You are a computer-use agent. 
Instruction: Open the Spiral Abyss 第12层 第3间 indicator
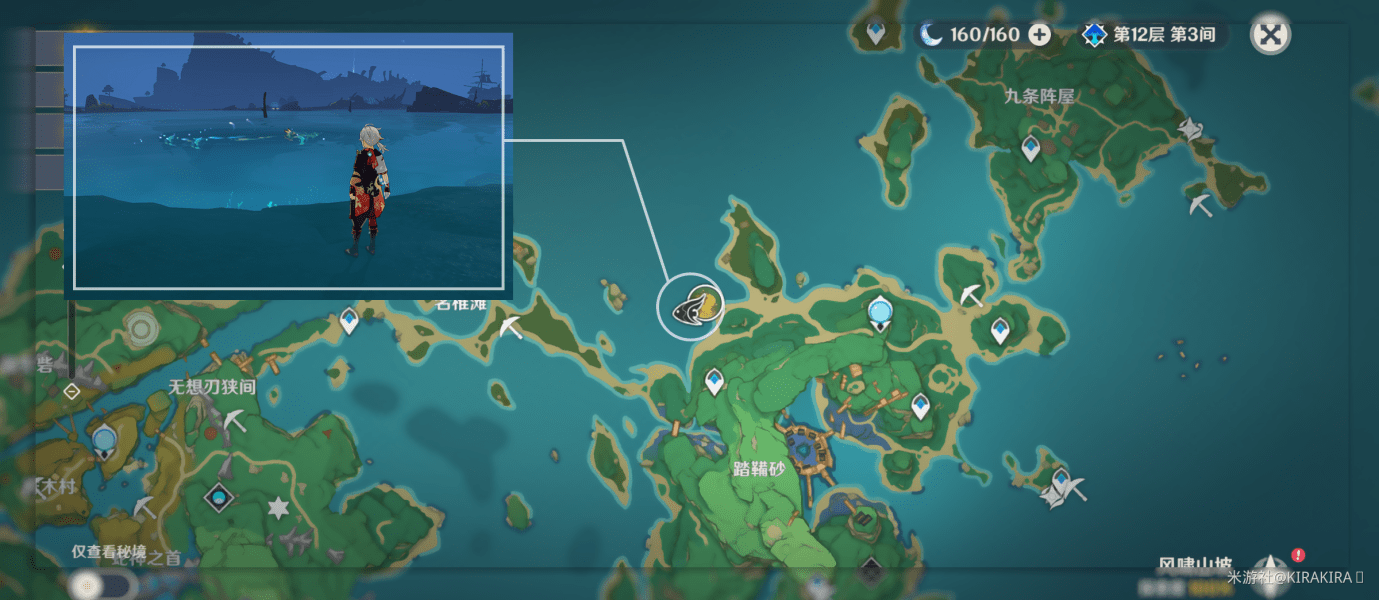1150,35
